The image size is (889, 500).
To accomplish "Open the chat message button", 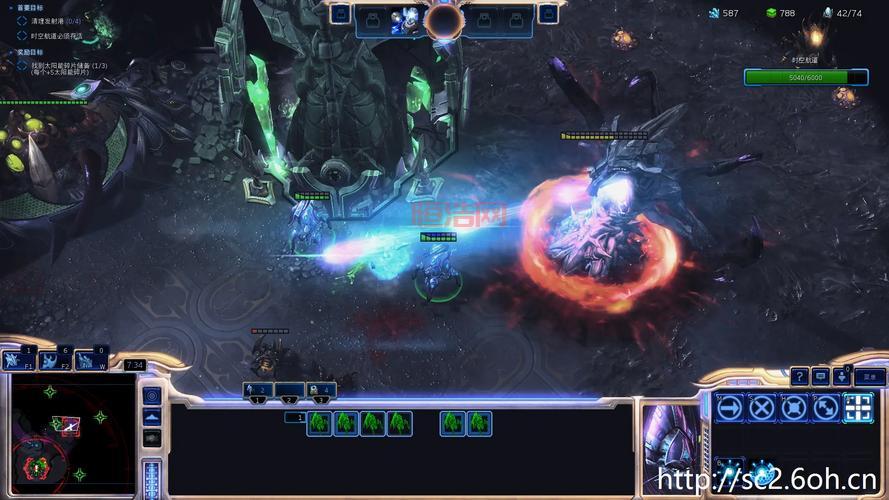I will [x=821, y=376].
